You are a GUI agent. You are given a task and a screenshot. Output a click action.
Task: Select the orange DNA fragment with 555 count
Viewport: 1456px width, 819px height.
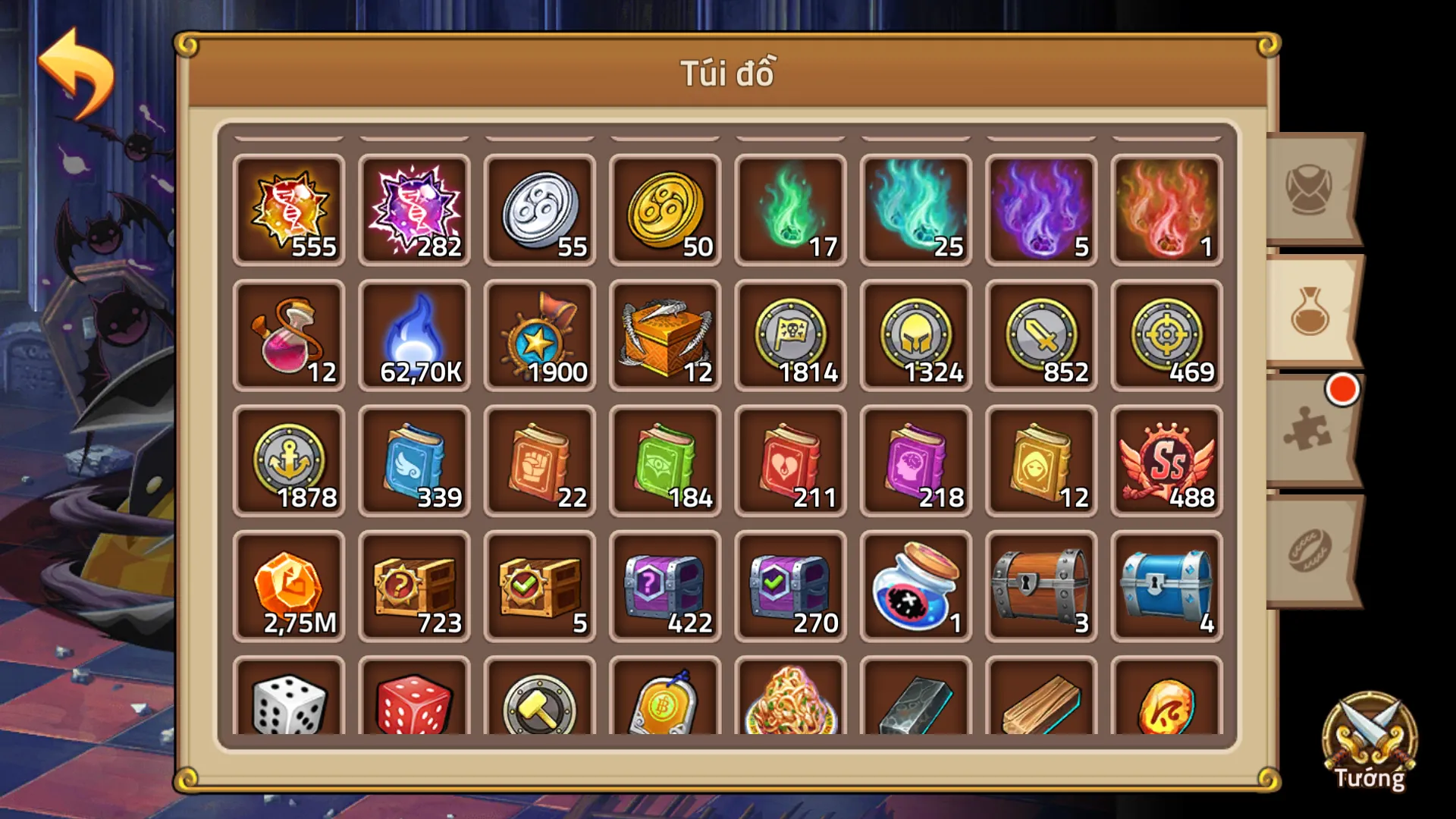[289, 210]
